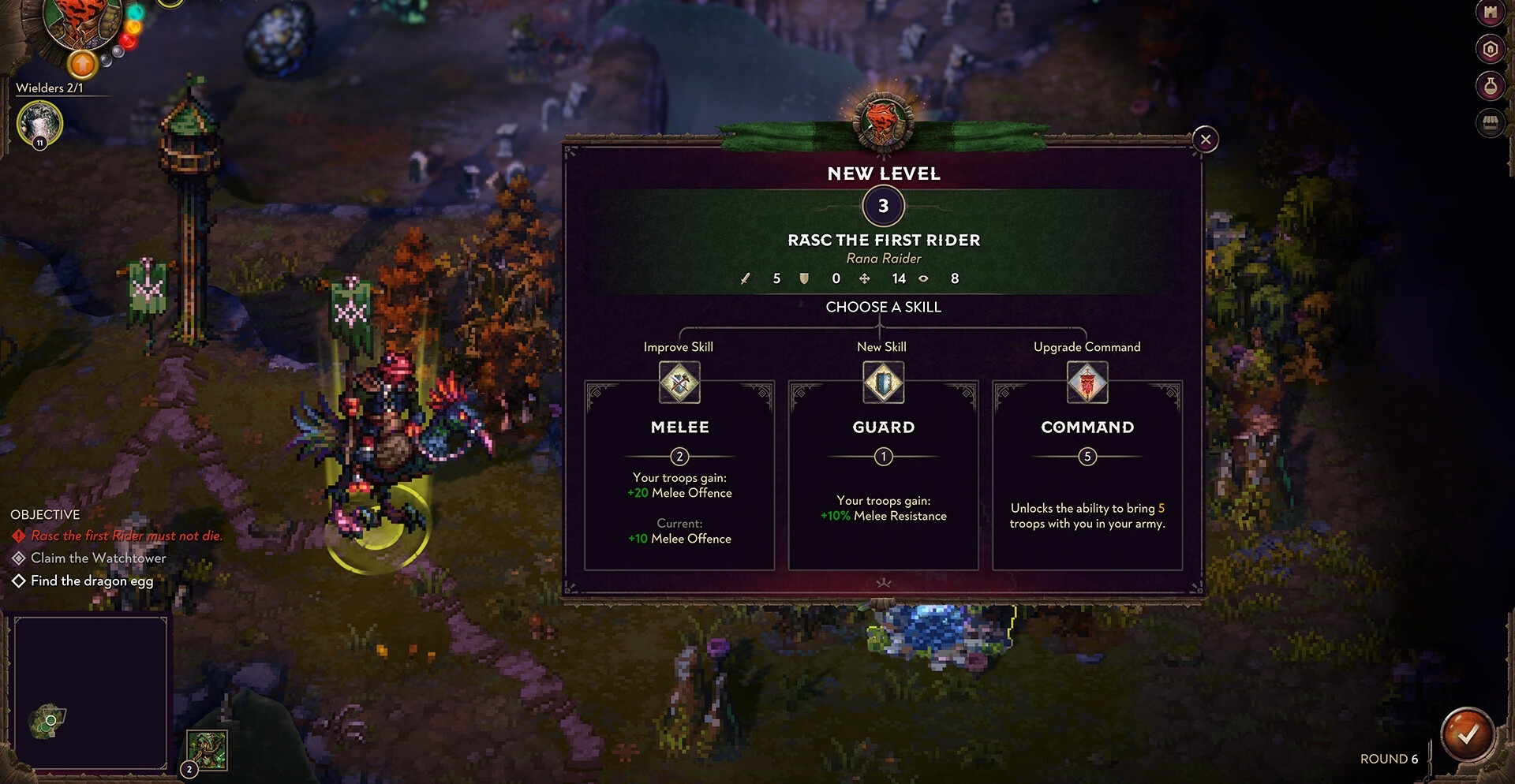
Task: Select the troop portrait with count 2
Action: point(207,750)
